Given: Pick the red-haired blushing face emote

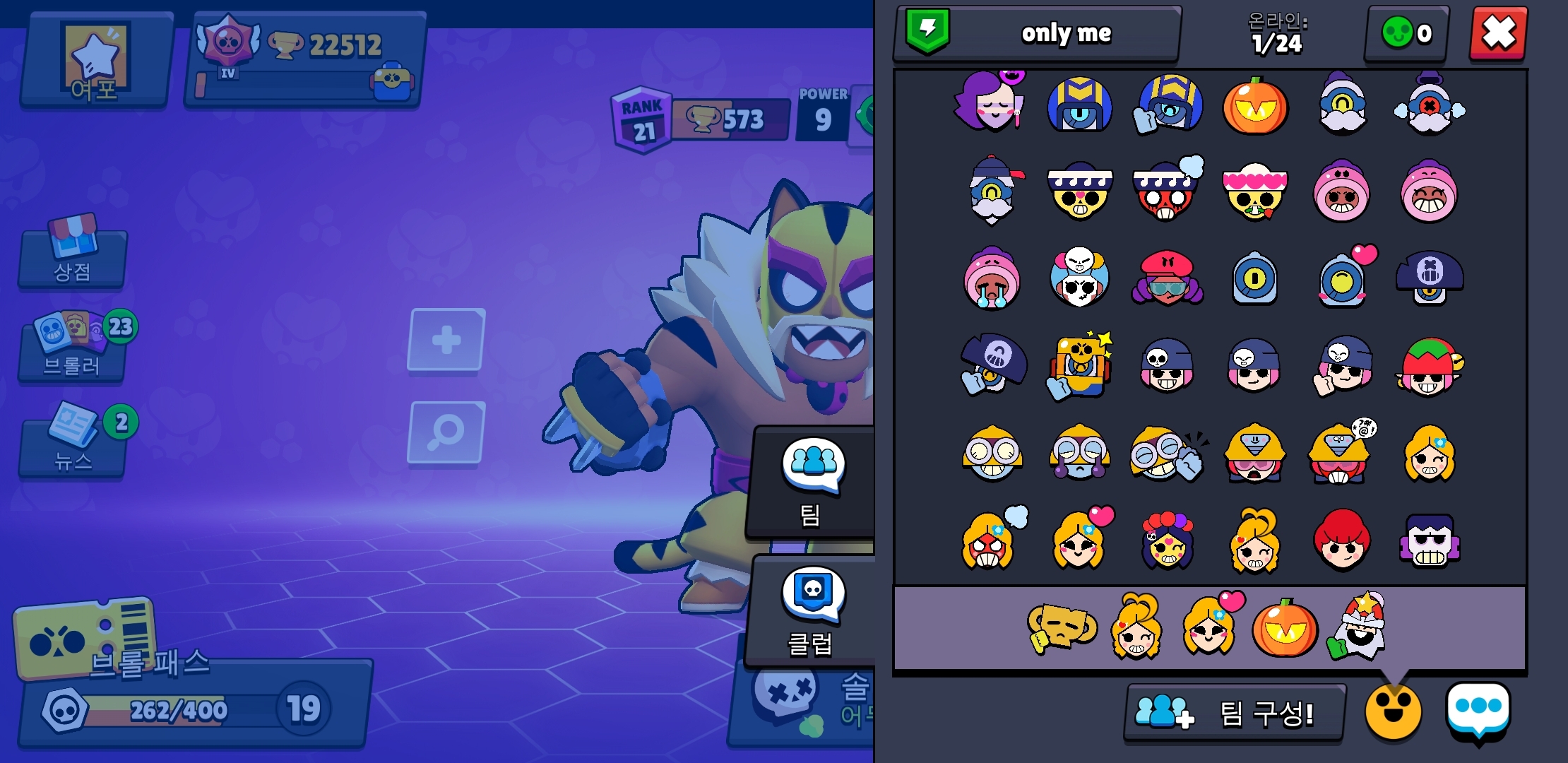Looking at the screenshot, I should point(1341,542).
